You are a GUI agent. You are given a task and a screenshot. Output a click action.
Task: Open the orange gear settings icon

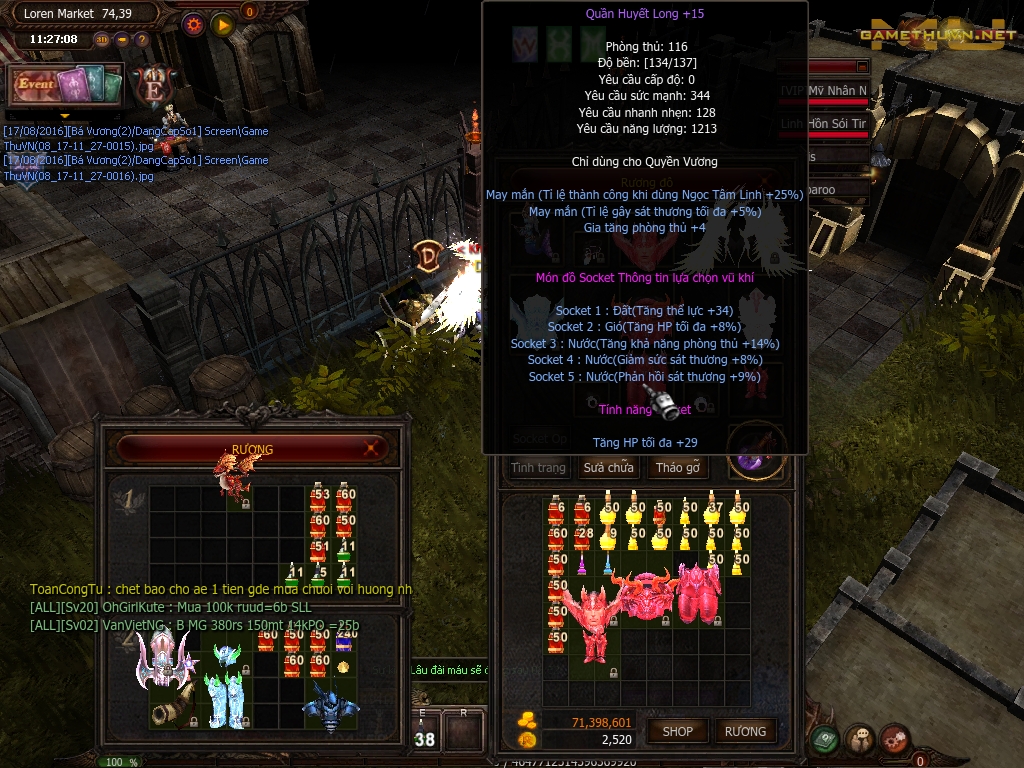193,23
